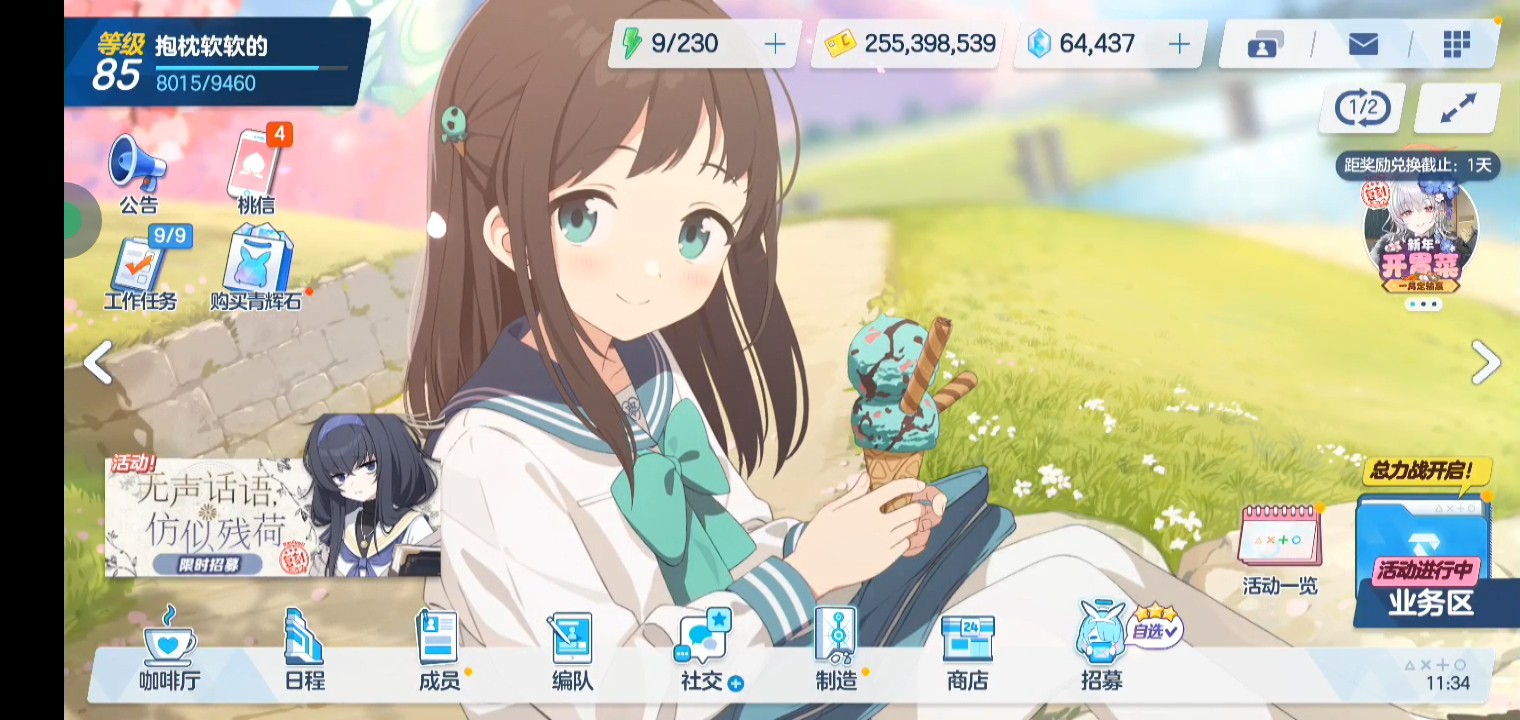Switch to the next character with the right arrow
The height and width of the screenshot is (720, 1520).
[x=1486, y=362]
